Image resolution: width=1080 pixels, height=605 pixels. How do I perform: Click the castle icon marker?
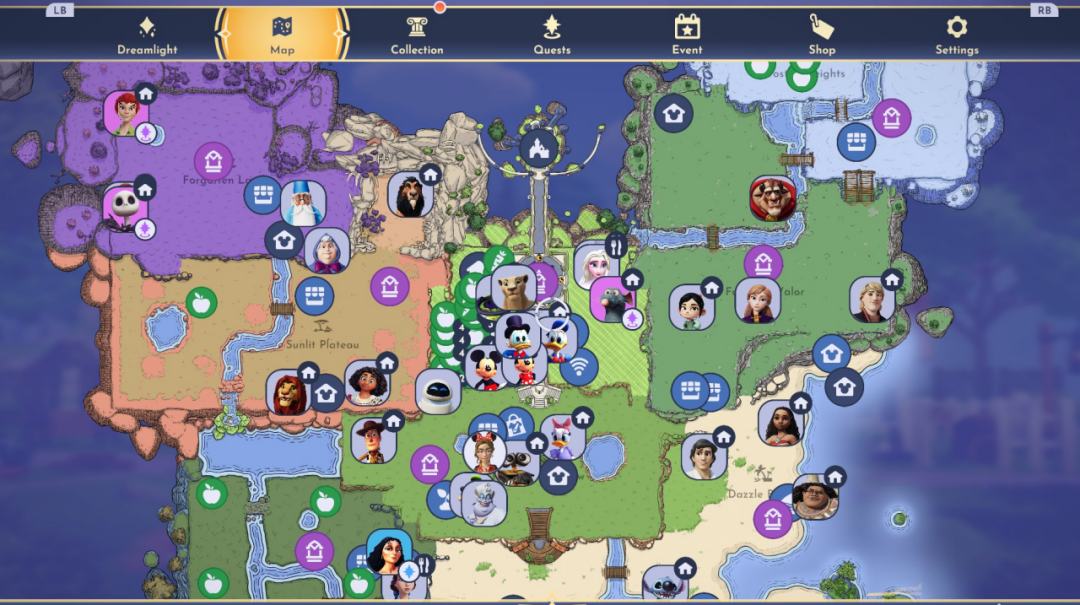[x=539, y=148]
